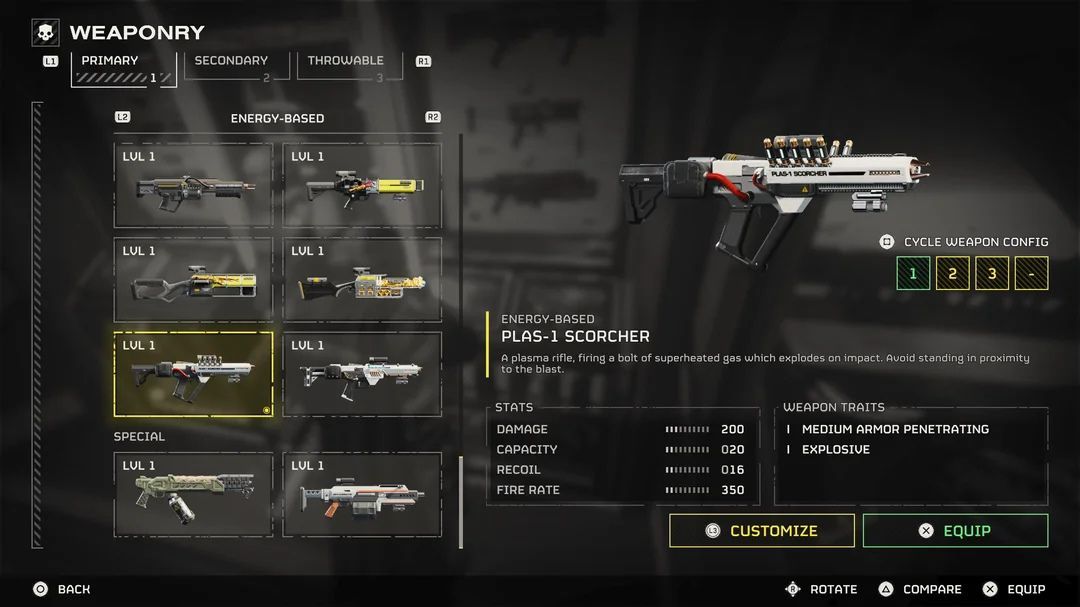Pick the white weapon with orange grip

362,494
